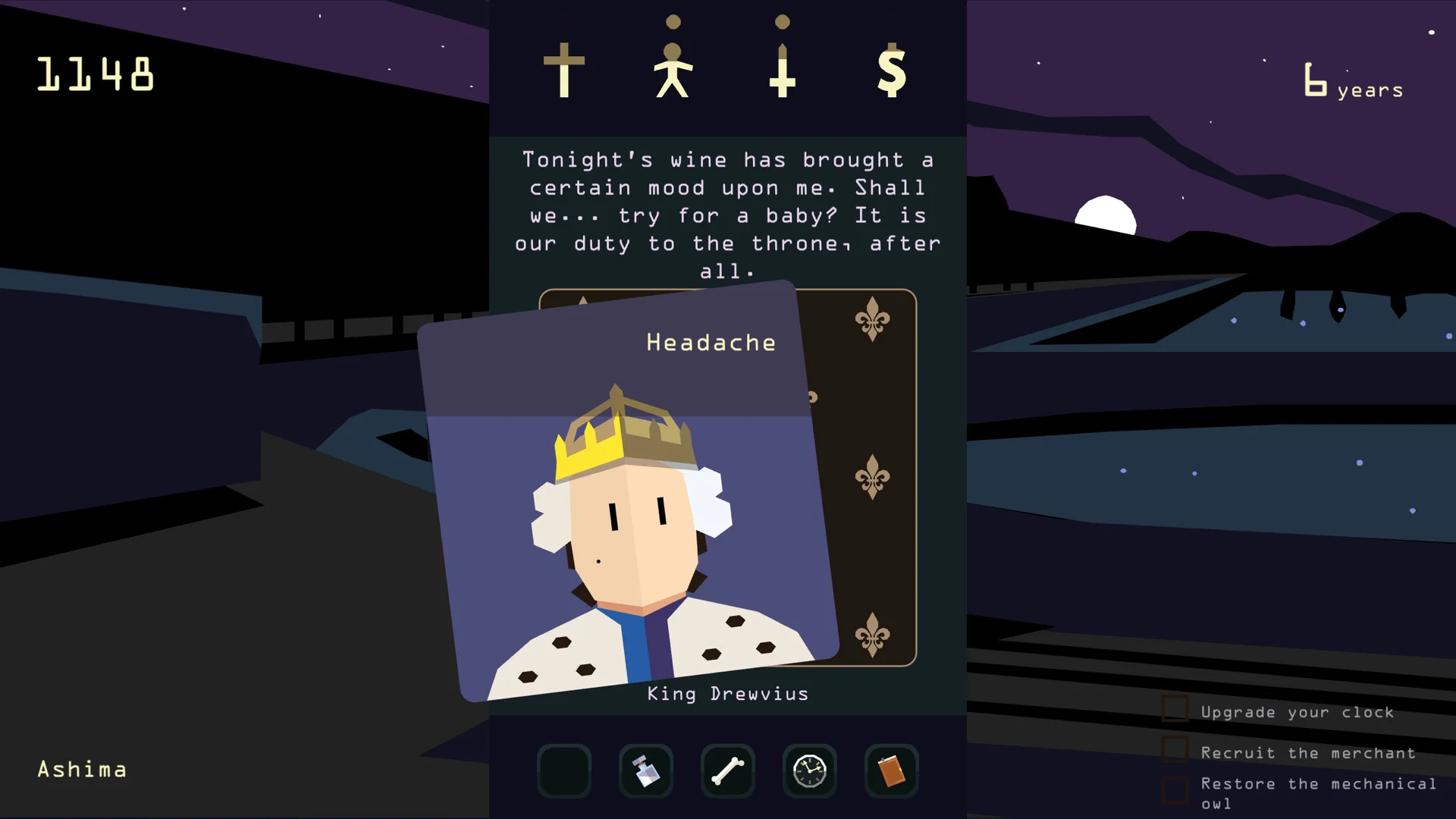Image resolution: width=1456 pixels, height=819 pixels.
Task: Check the Upgrade your clock objective
Action: pyautogui.click(x=1176, y=708)
